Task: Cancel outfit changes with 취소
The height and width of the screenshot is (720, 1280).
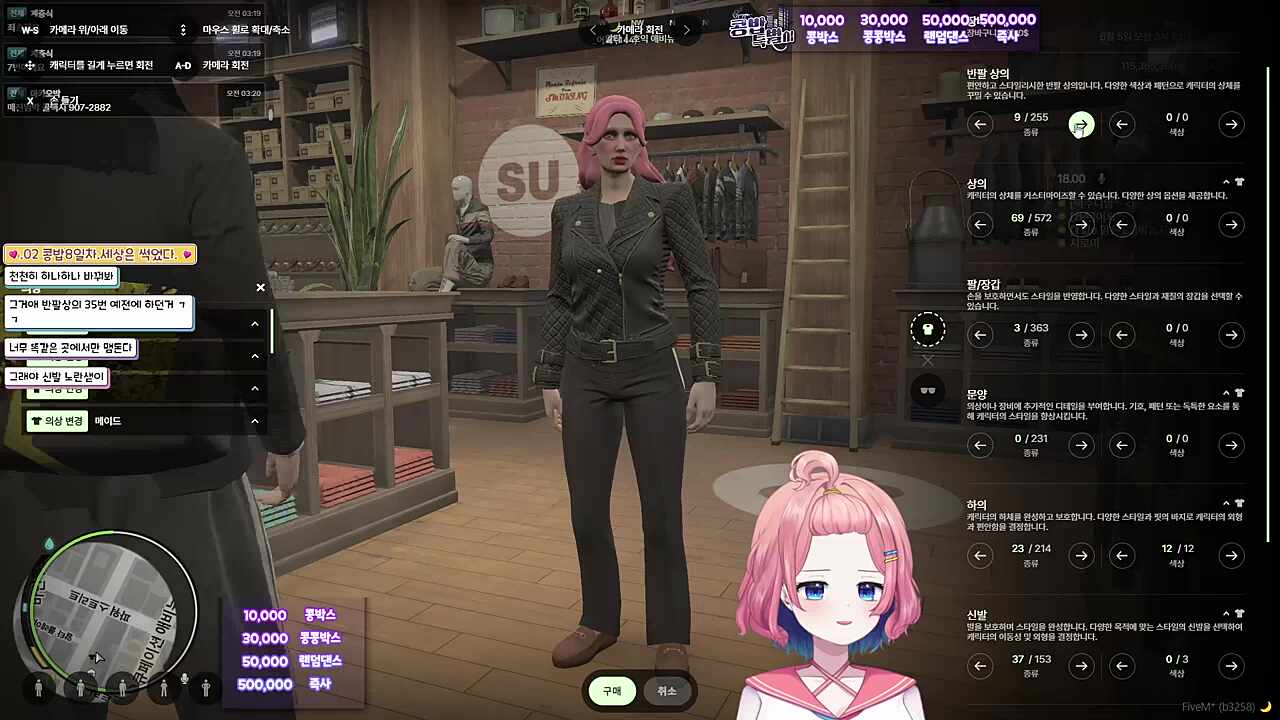Action: click(x=667, y=691)
